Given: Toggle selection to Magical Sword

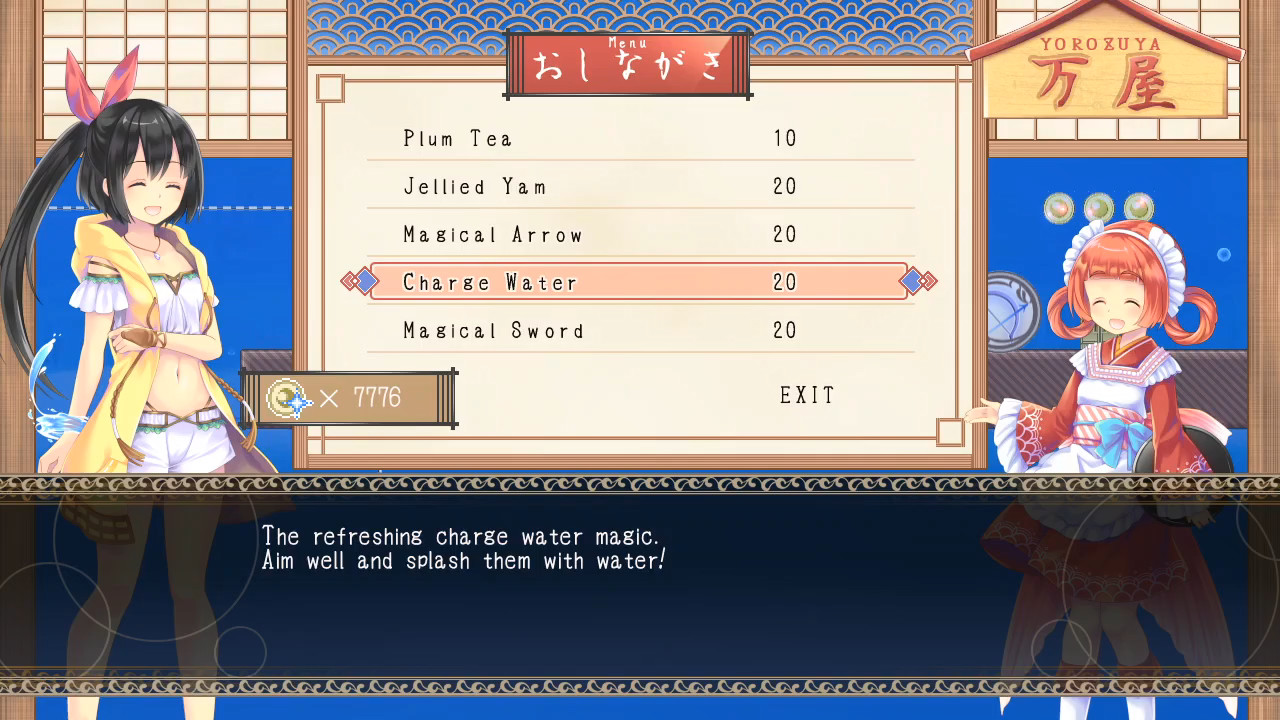Looking at the screenshot, I should [493, 331].
